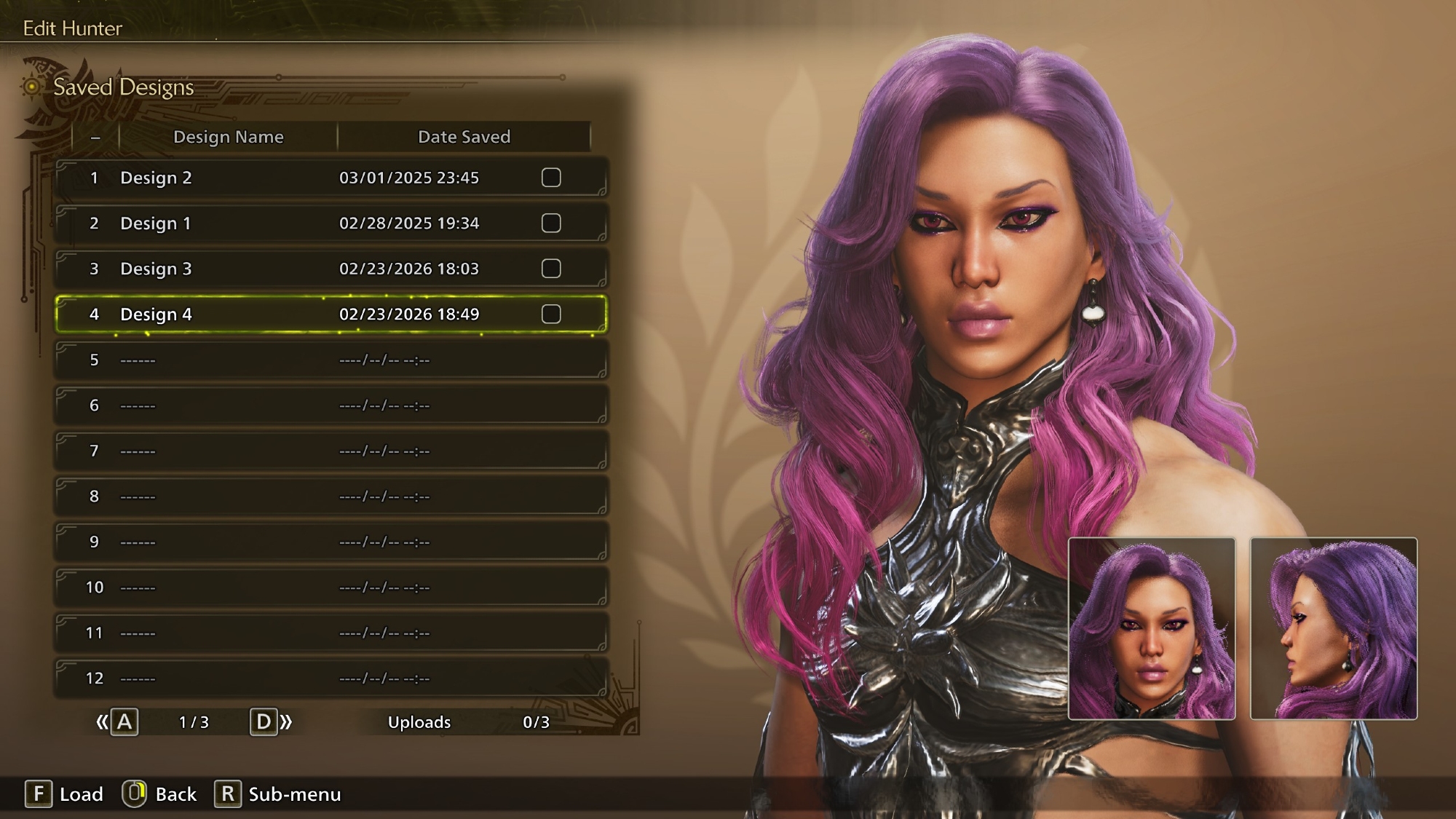View the side profile portrait thumbnail
Image resolution: width=1456 pixels, height=819 pixels.
[x=1333, y=629]
